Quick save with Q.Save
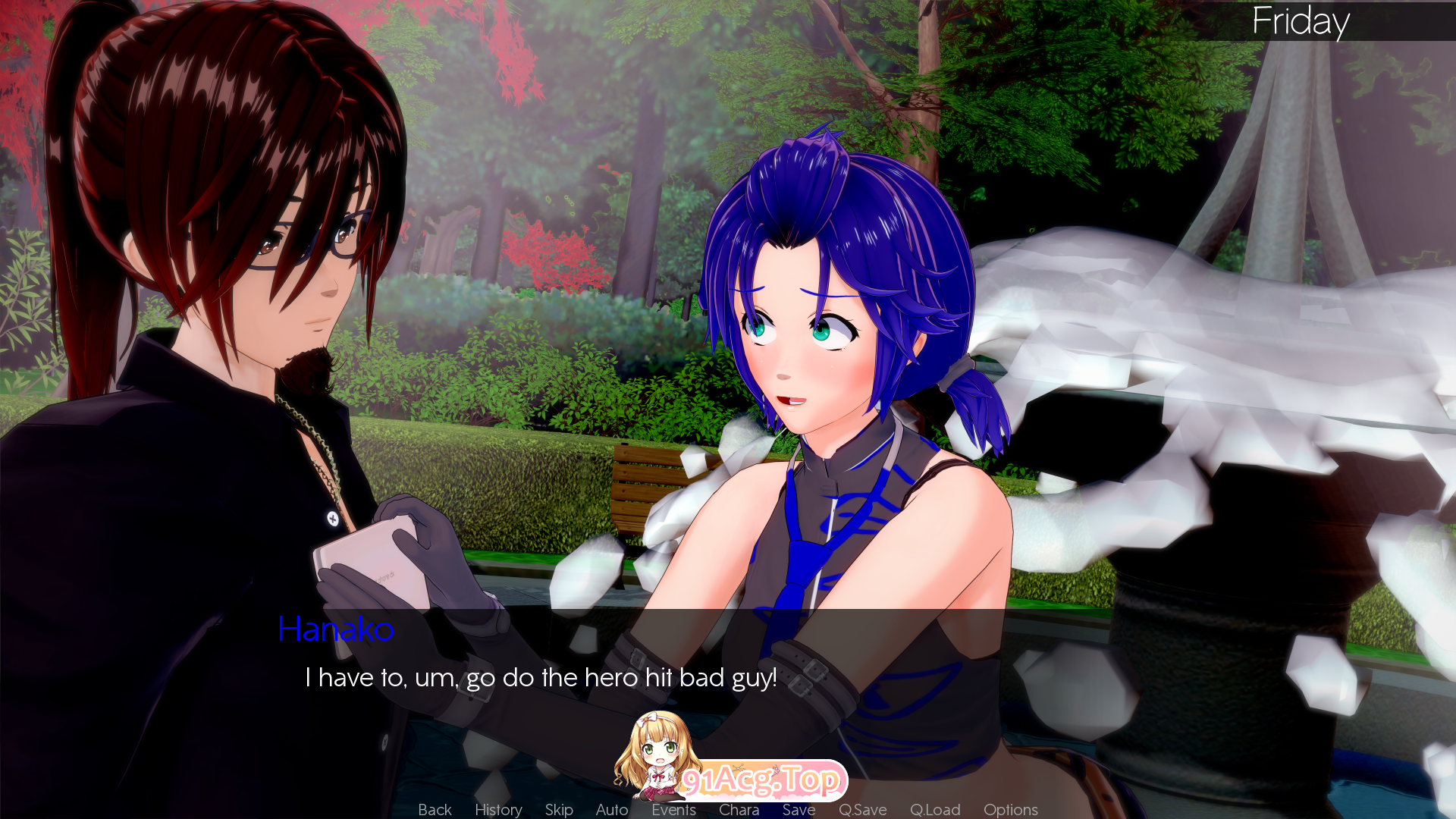Image resolution: width=1456 pixels, height=819 pixels. 862,810
